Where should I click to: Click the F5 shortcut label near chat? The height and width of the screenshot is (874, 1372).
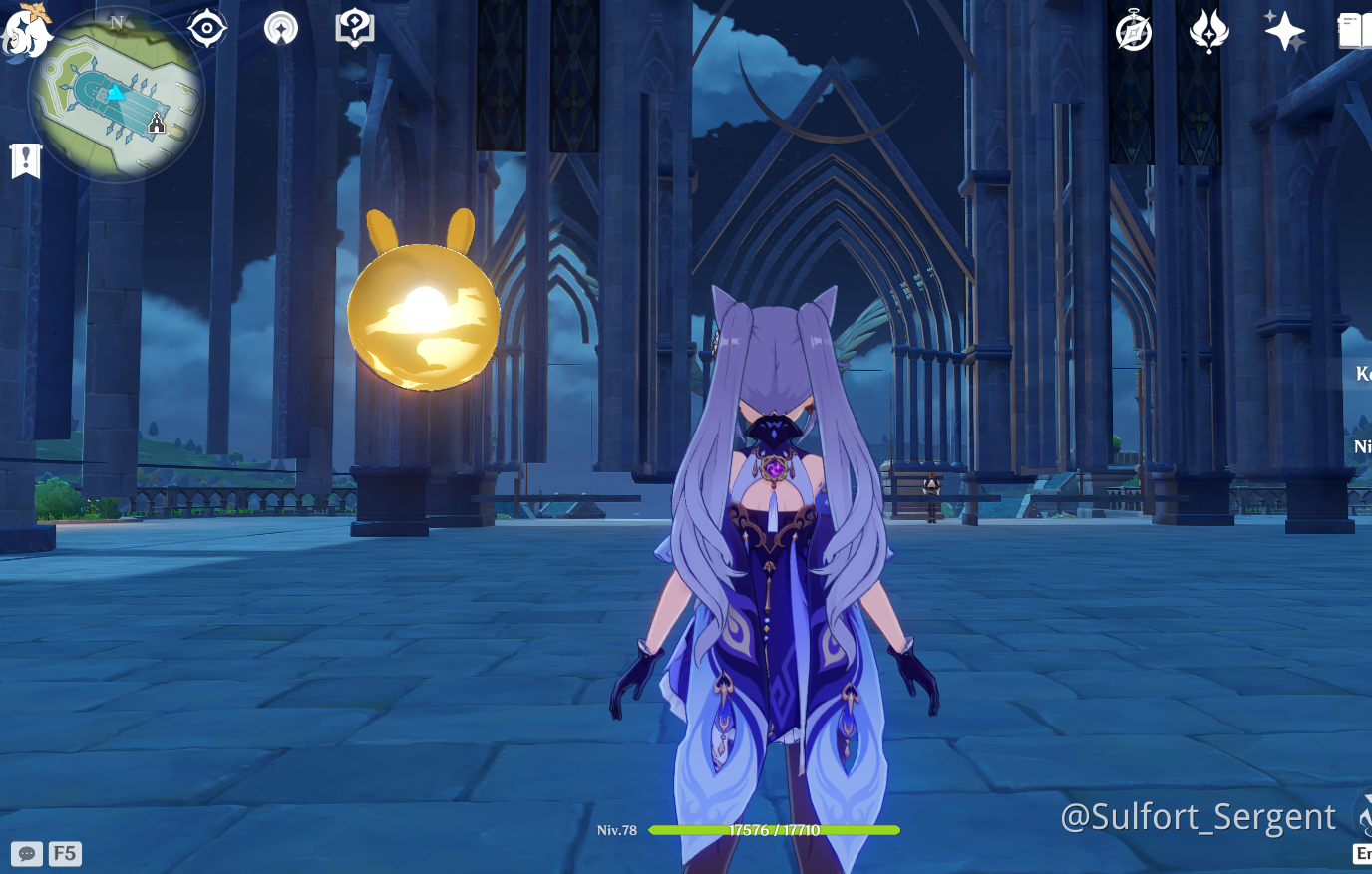point(64,852)
